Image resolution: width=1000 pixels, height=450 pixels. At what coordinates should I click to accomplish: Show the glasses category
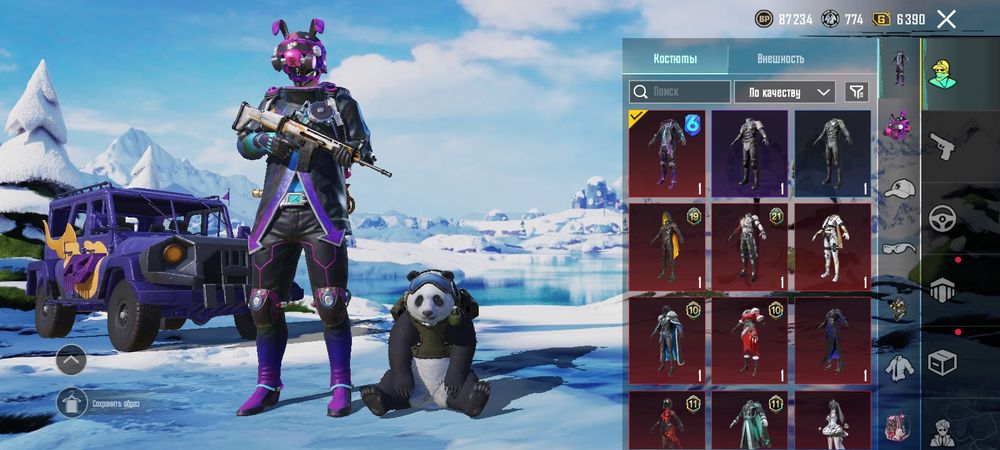coord(898,248)
